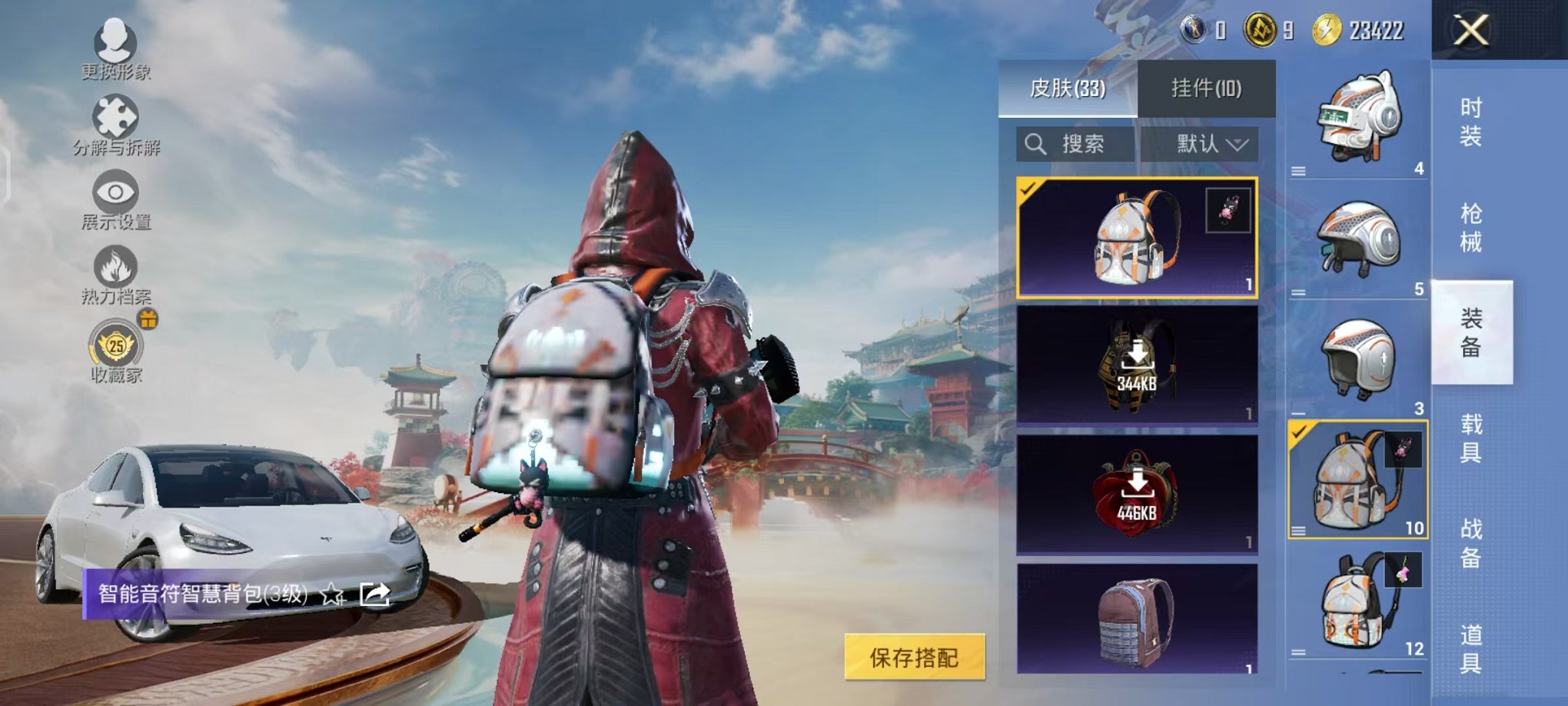This screenshot has height=706, width=1568.
Task: Switch to the 挂件(10) tab
Action: tap(1208, 90)
